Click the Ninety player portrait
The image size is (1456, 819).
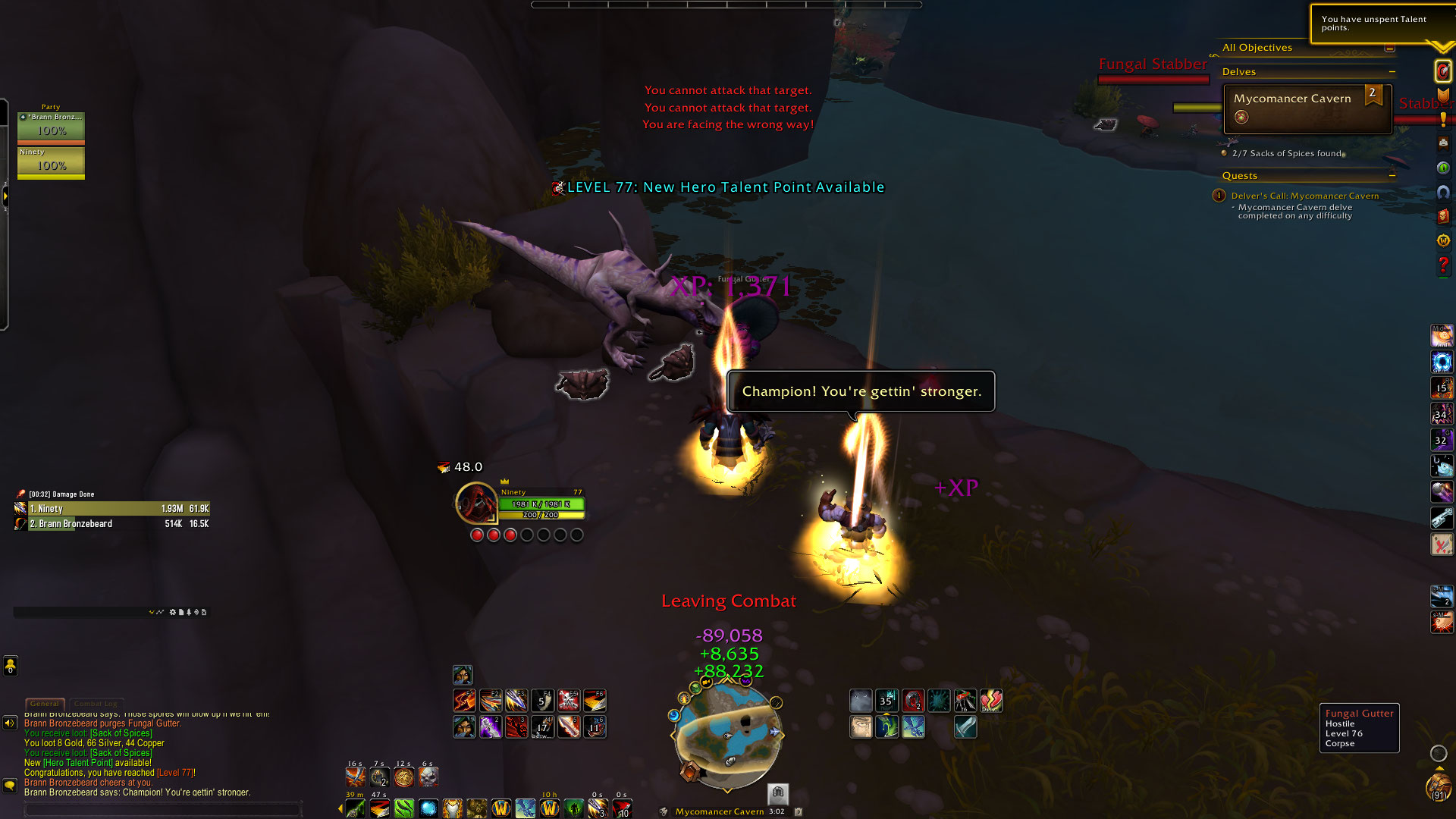click(475, 503)
